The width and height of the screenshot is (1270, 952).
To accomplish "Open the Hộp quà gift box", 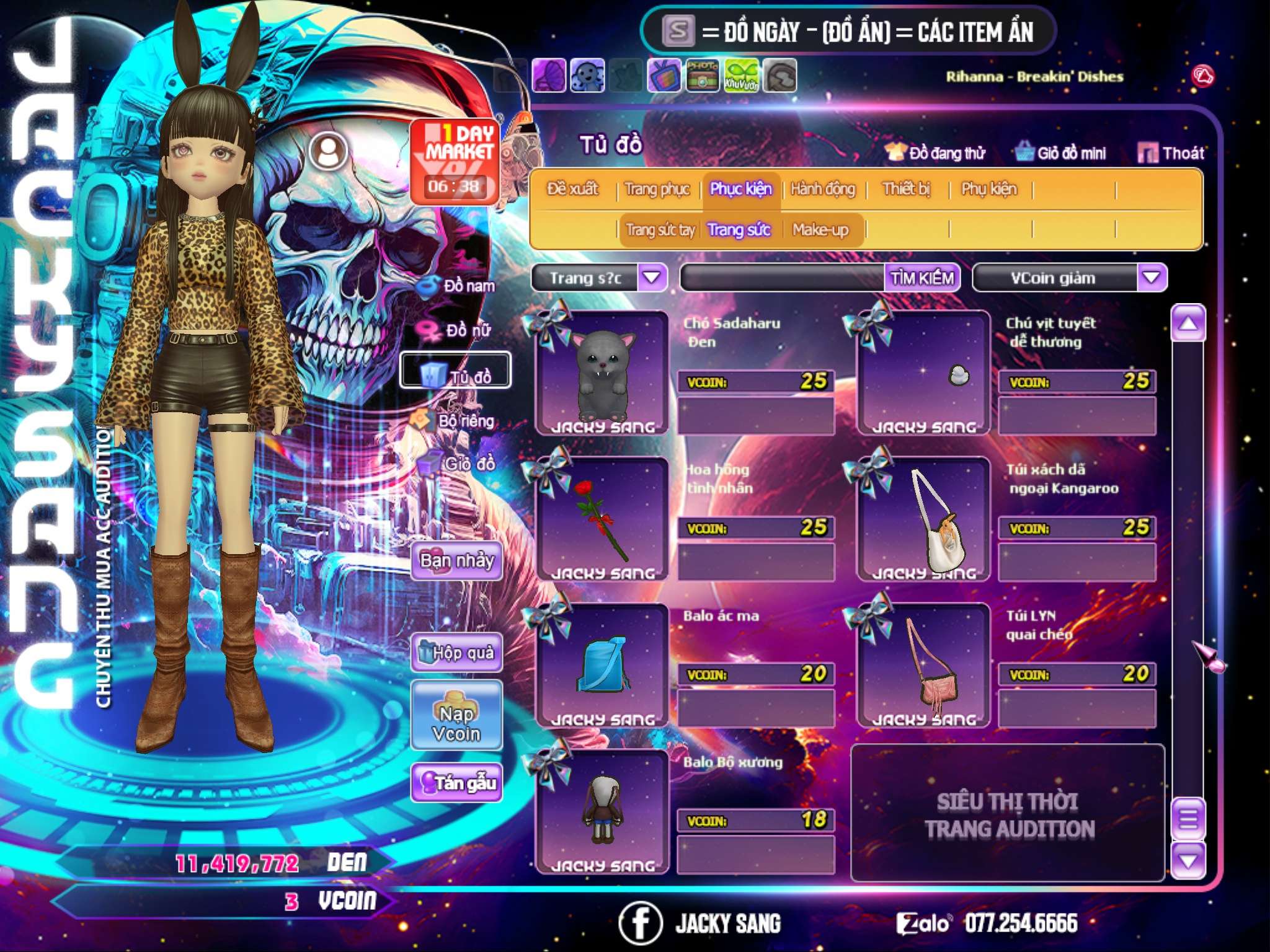I will pos(456,653).
